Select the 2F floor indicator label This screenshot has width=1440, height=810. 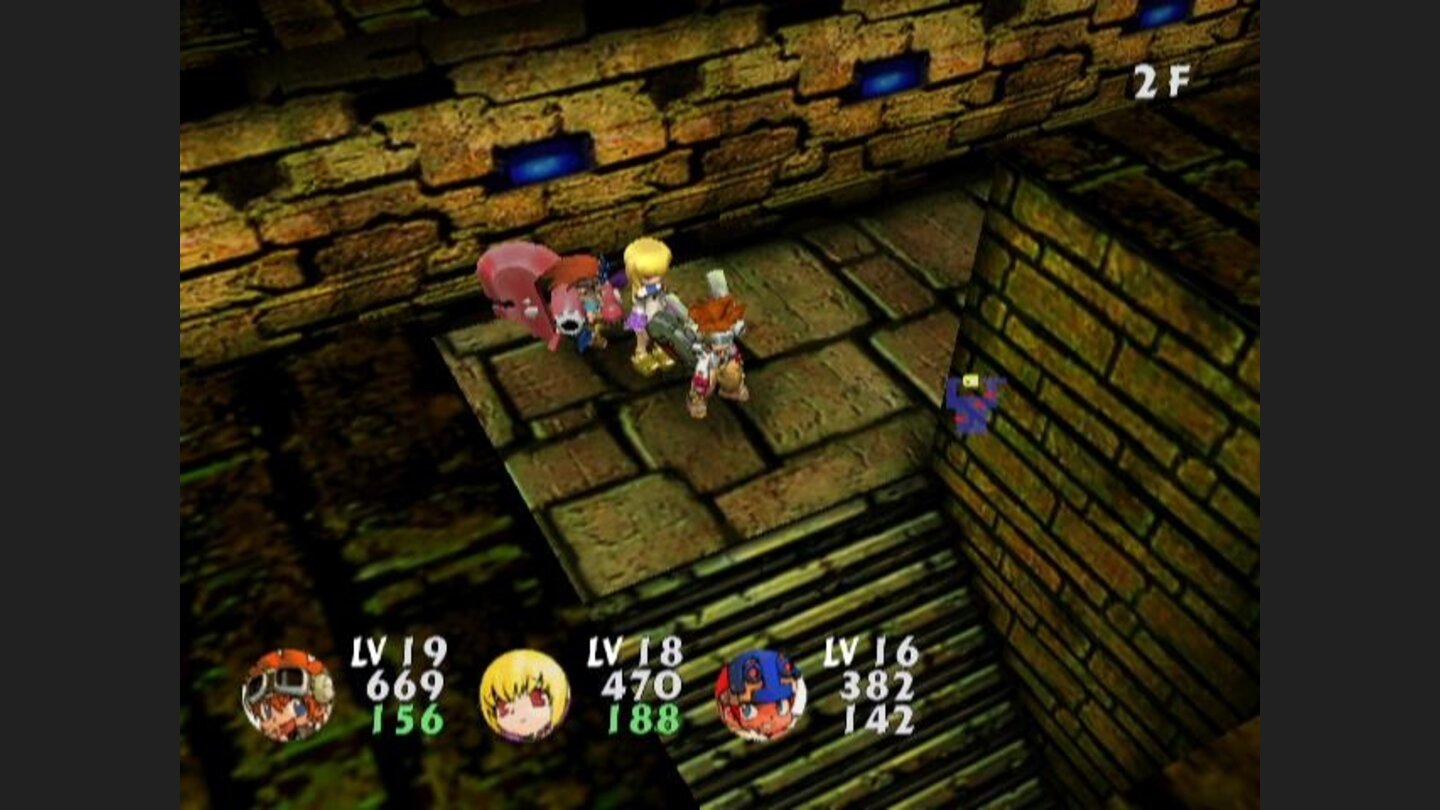[1162, 84]
